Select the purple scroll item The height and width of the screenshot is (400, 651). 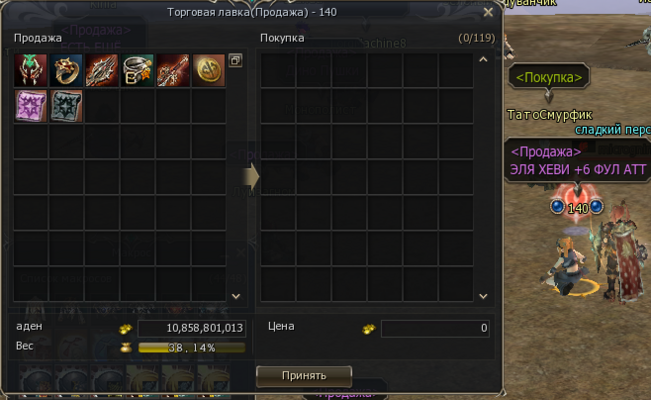pyautogui.click(x=30, y=106)
